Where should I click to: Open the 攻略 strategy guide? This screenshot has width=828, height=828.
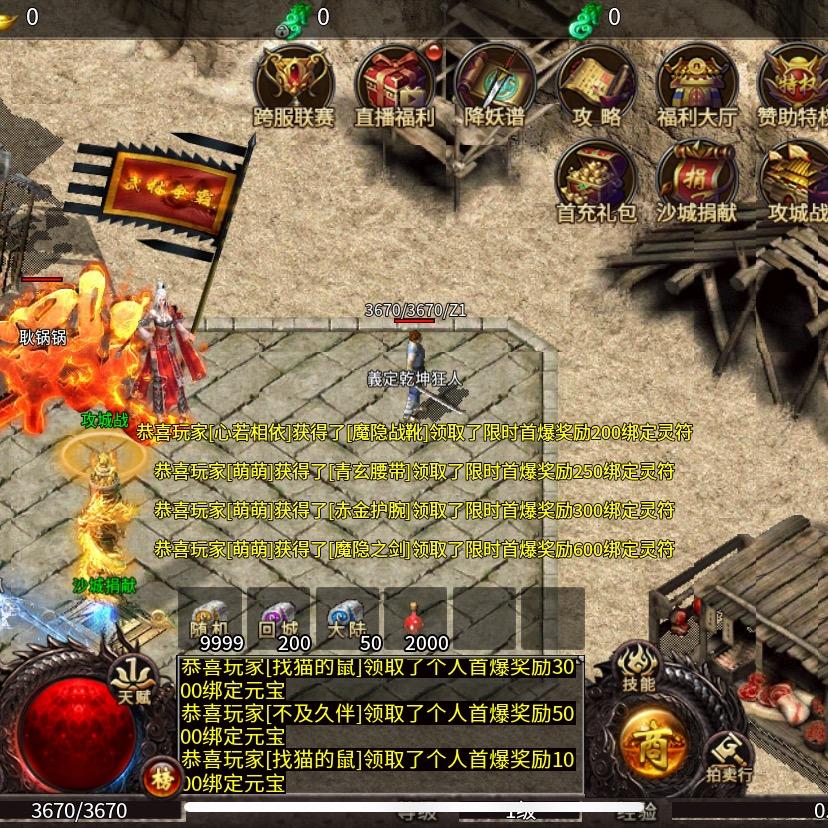(x=597, y=85)
